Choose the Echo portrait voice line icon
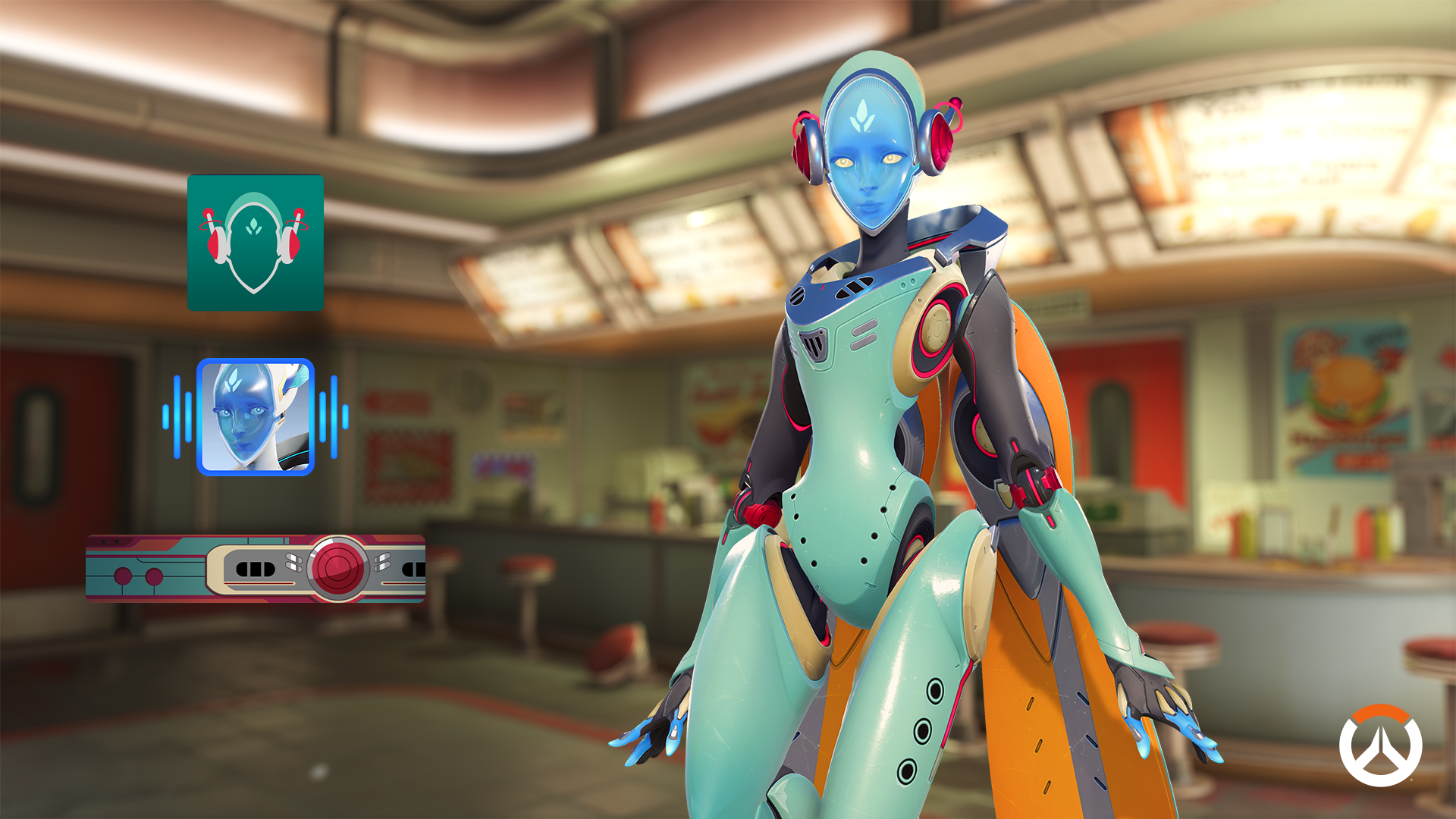1456x819 pixels. click(x=256, y=417)
